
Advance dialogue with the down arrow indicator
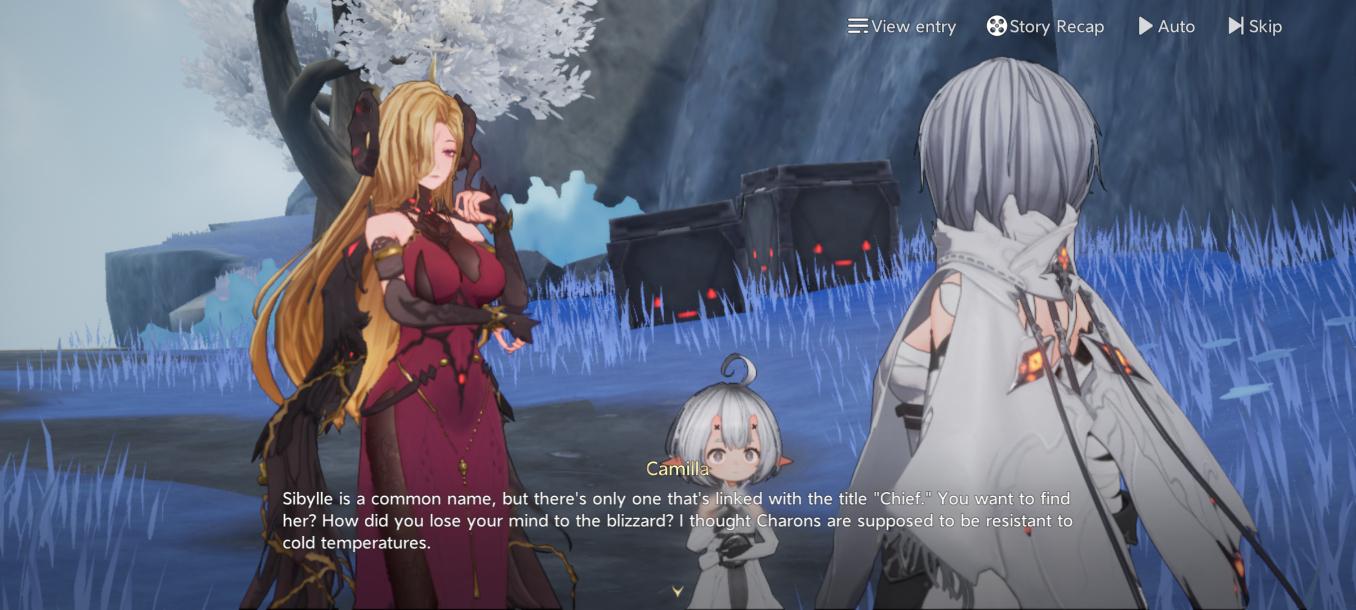[677, 592]
